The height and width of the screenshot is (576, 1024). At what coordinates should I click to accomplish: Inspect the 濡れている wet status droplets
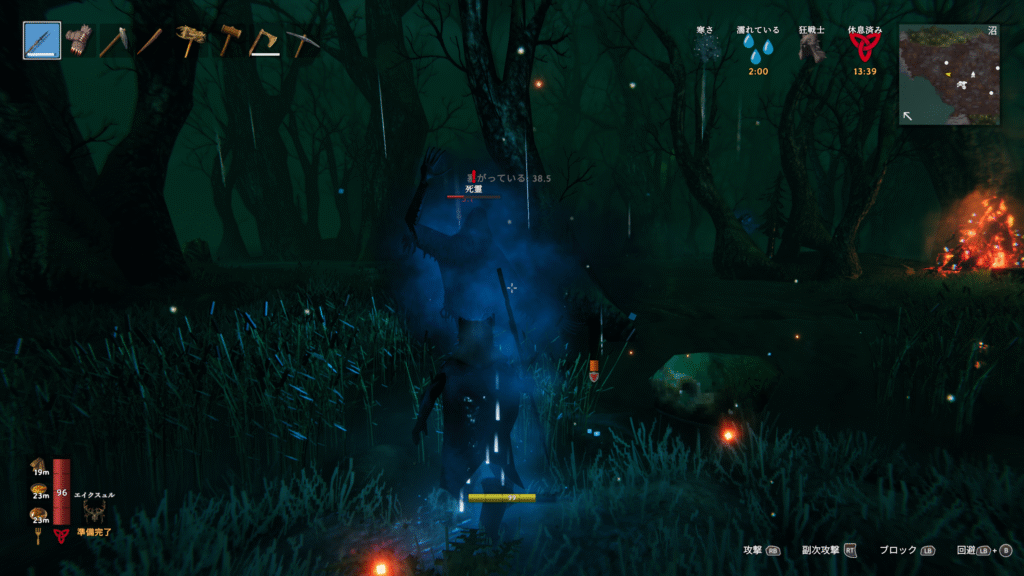759,50
